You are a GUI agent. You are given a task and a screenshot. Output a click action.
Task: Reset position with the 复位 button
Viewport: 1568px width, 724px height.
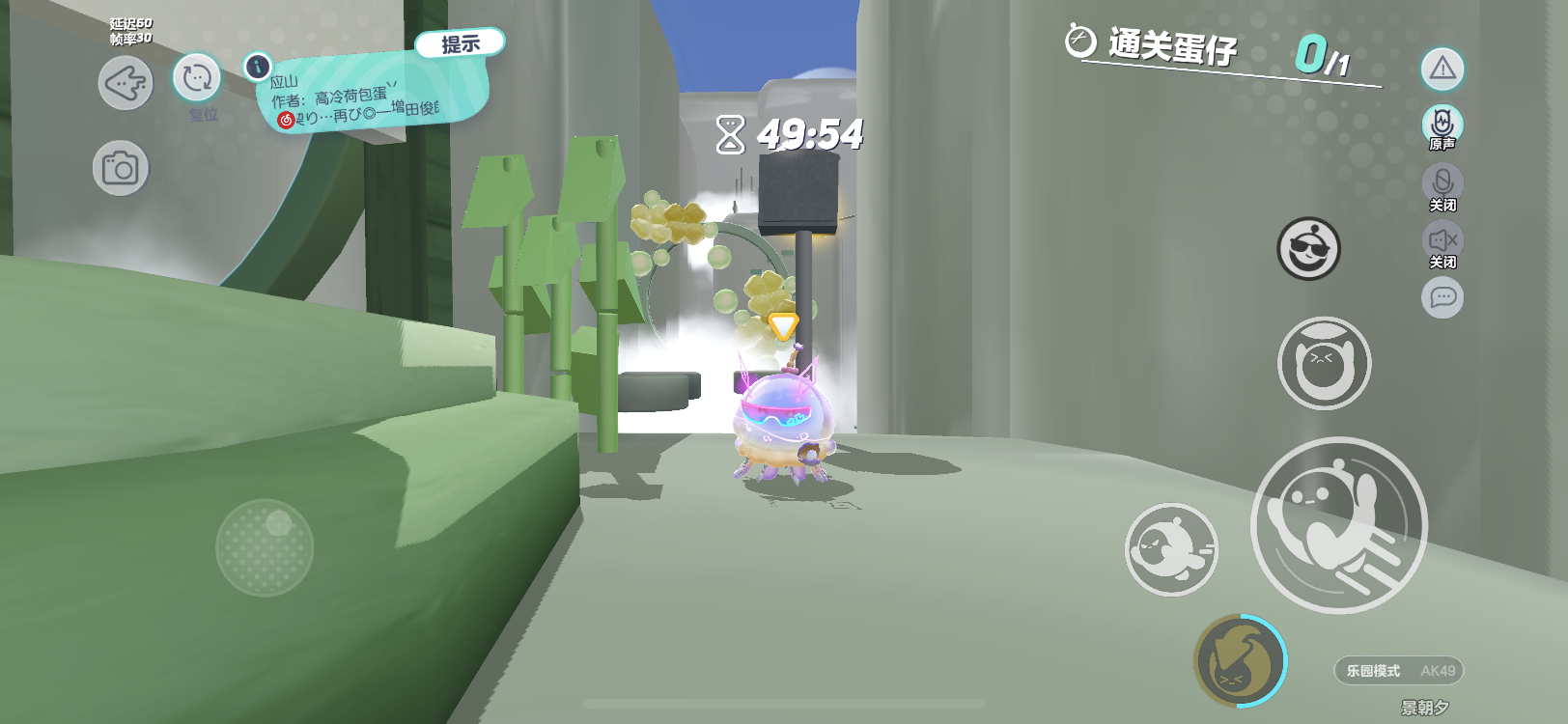tap(197, 78)
